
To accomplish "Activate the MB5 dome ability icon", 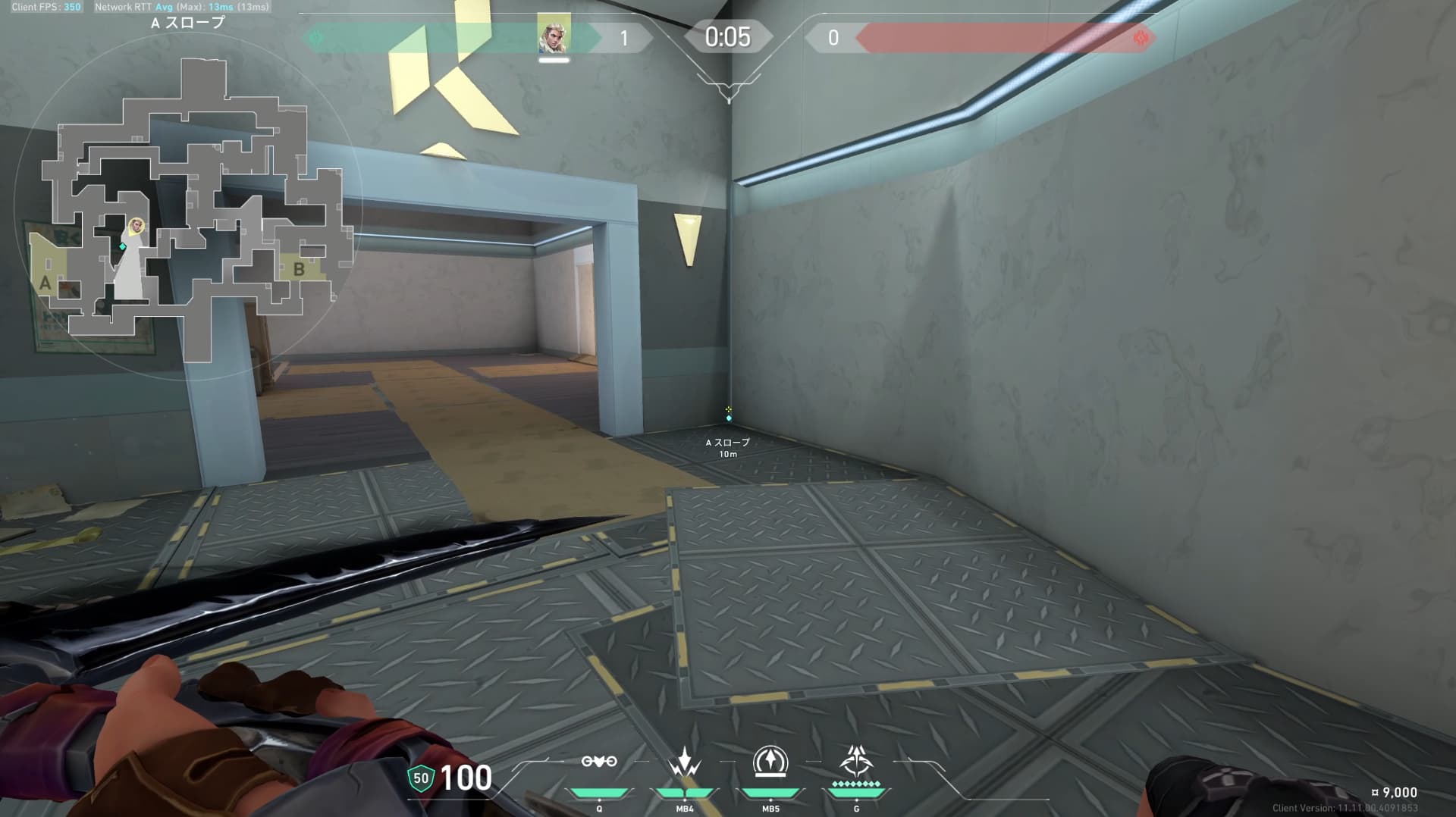I will click(x=770, y=762).
